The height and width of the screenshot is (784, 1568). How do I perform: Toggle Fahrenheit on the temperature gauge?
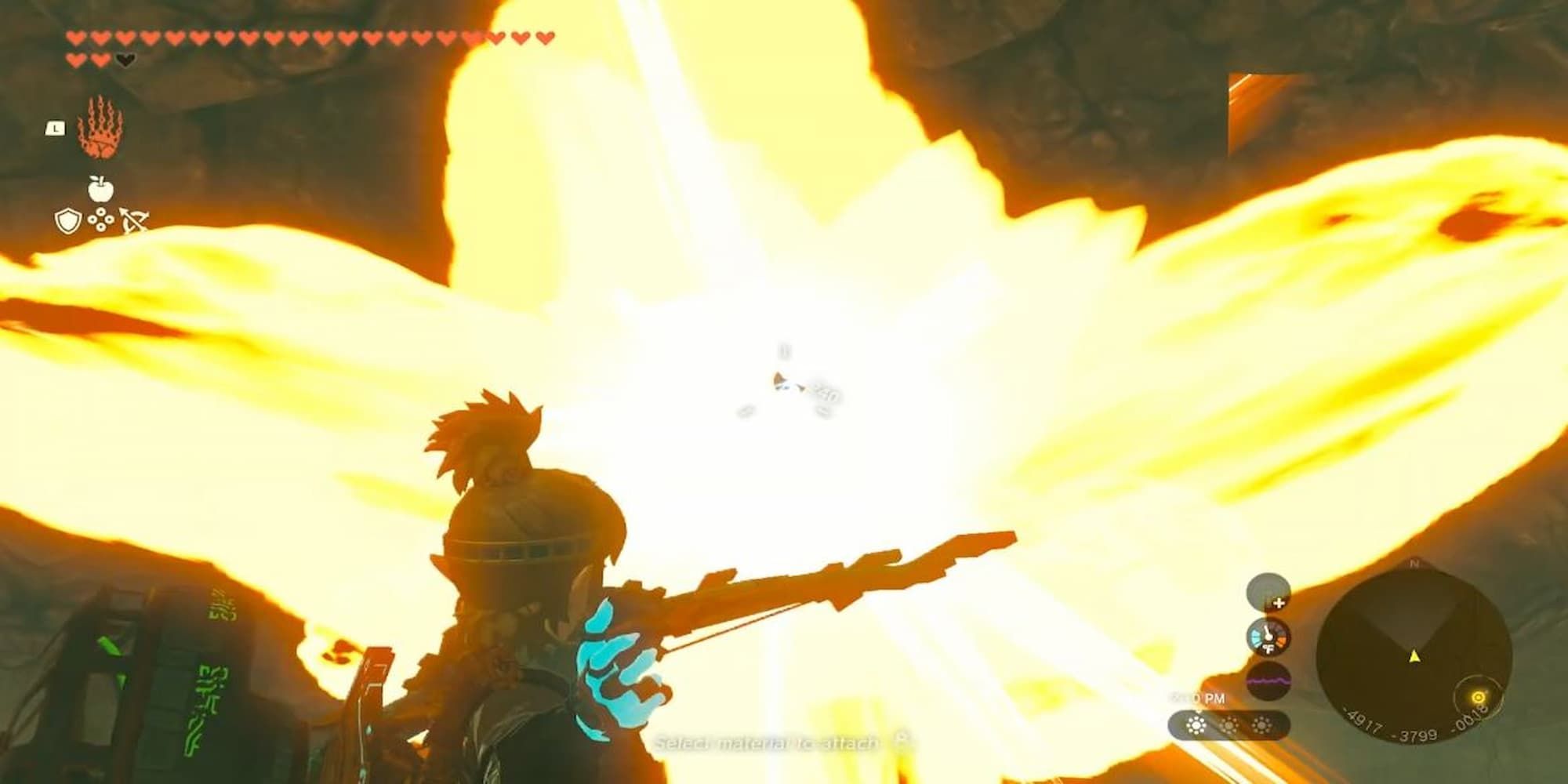tap(1269, 648)
